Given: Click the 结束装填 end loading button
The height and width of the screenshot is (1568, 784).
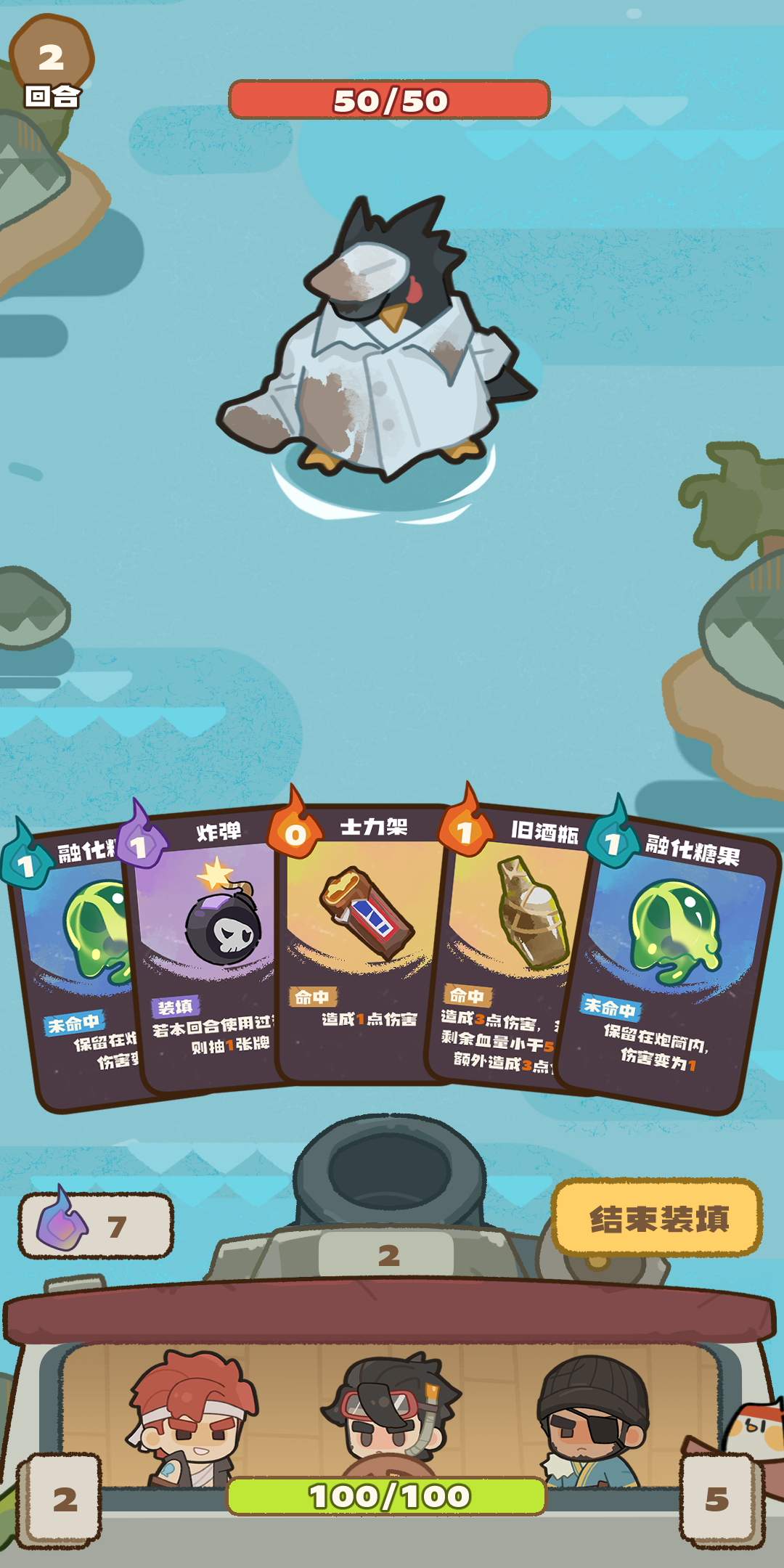Looking at the screenshot, I should pos(657,1218).
